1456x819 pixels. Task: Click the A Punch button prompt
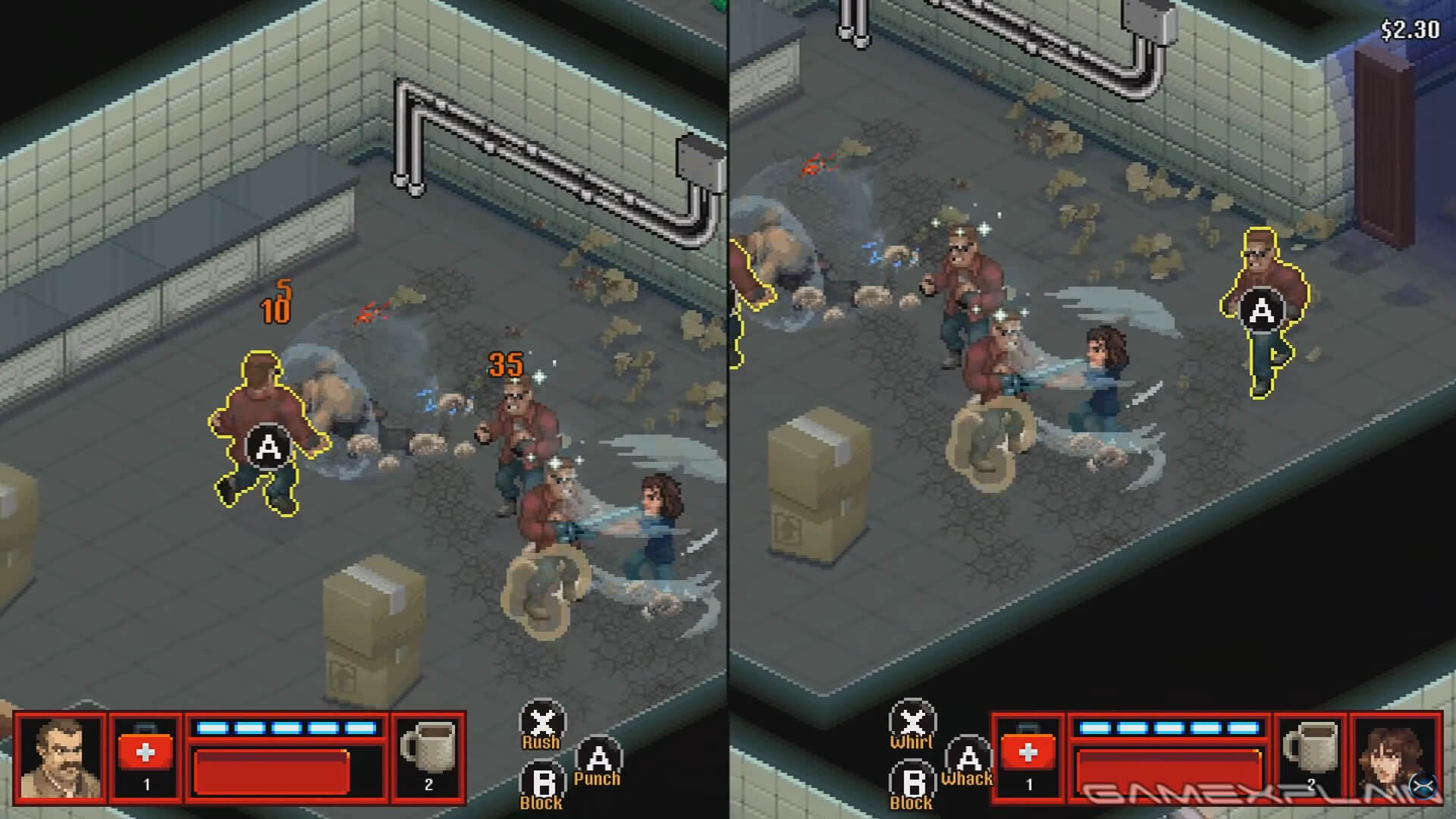click(599, 758)
